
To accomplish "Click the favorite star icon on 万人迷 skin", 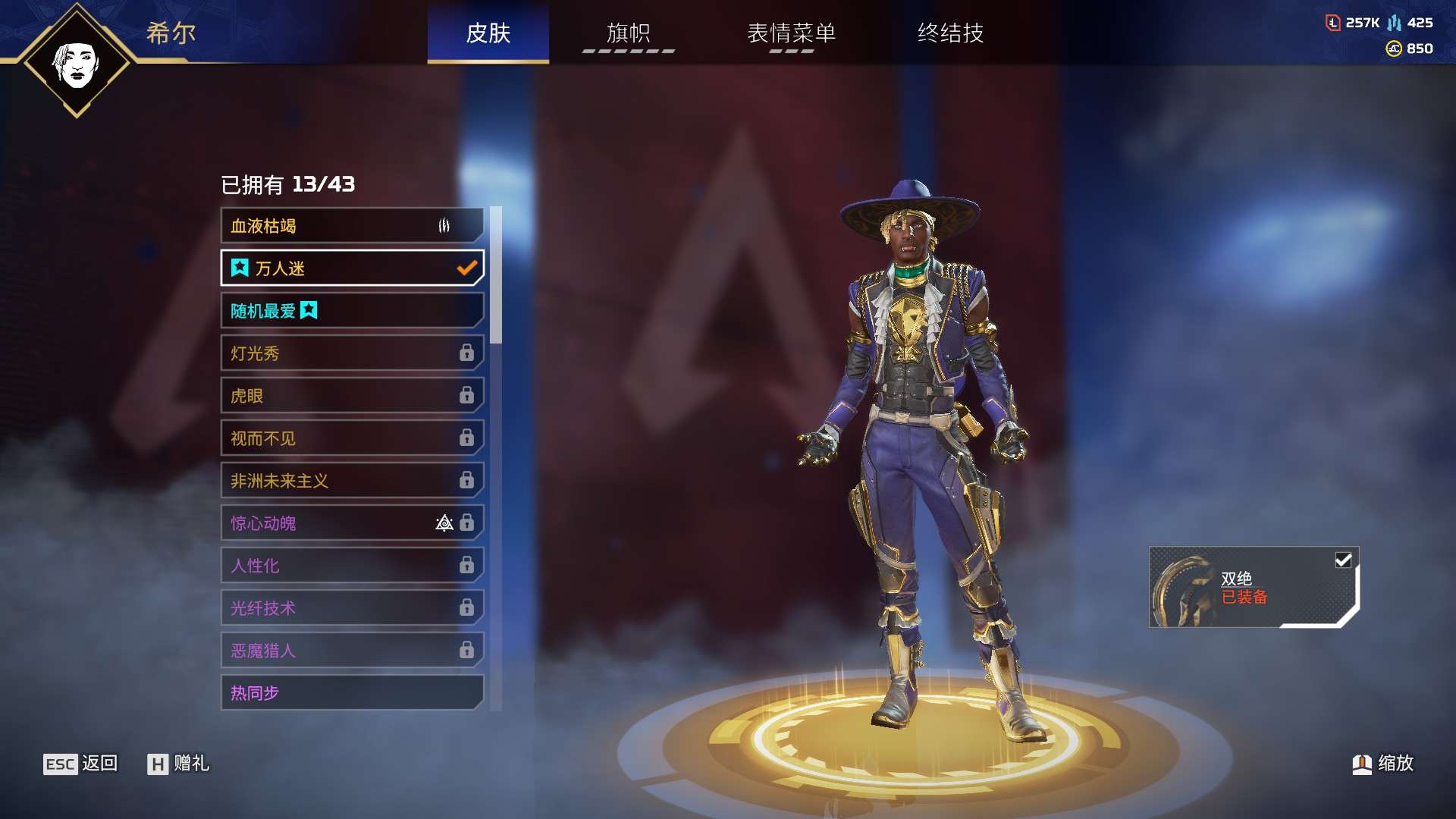I will coord(239,268).
